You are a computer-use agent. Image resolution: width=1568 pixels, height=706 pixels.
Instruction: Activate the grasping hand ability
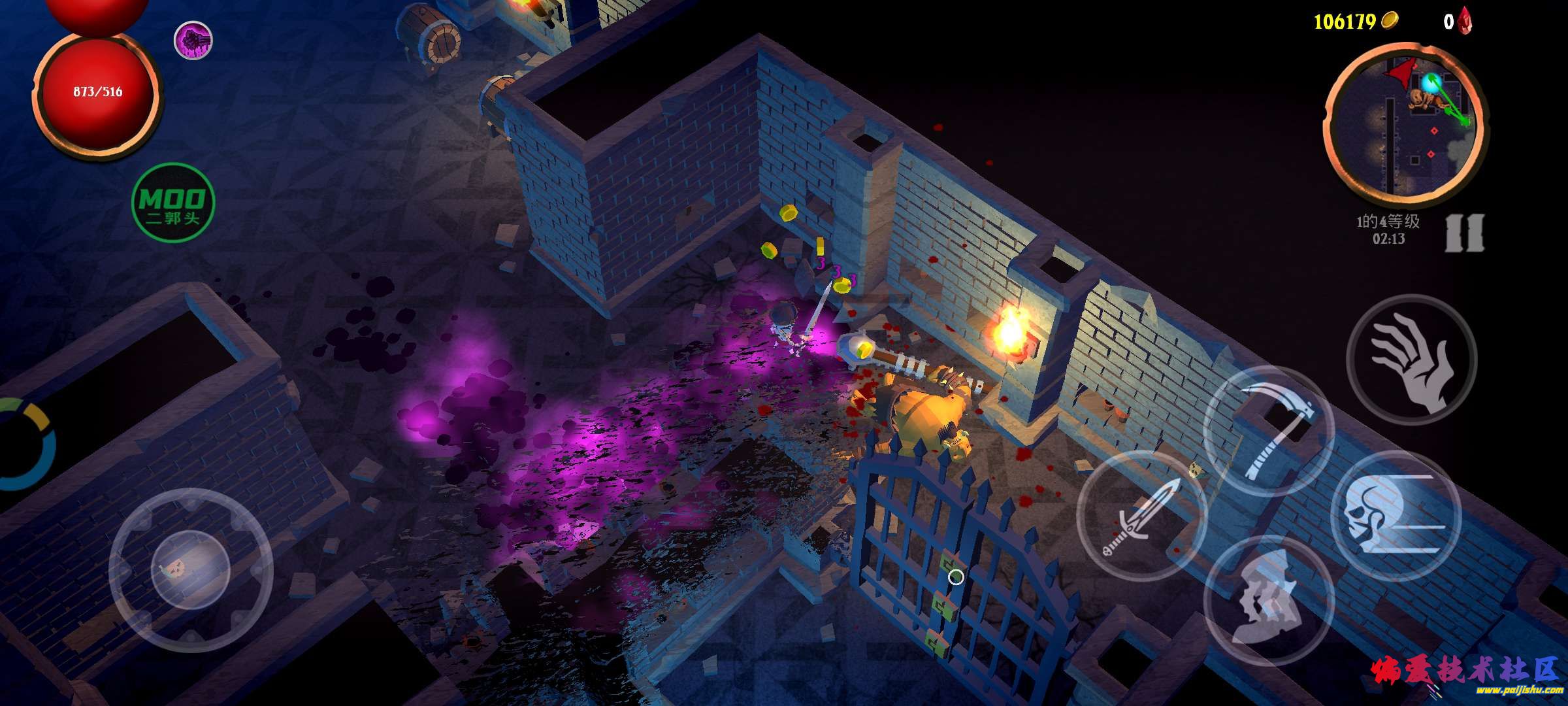1412,359
